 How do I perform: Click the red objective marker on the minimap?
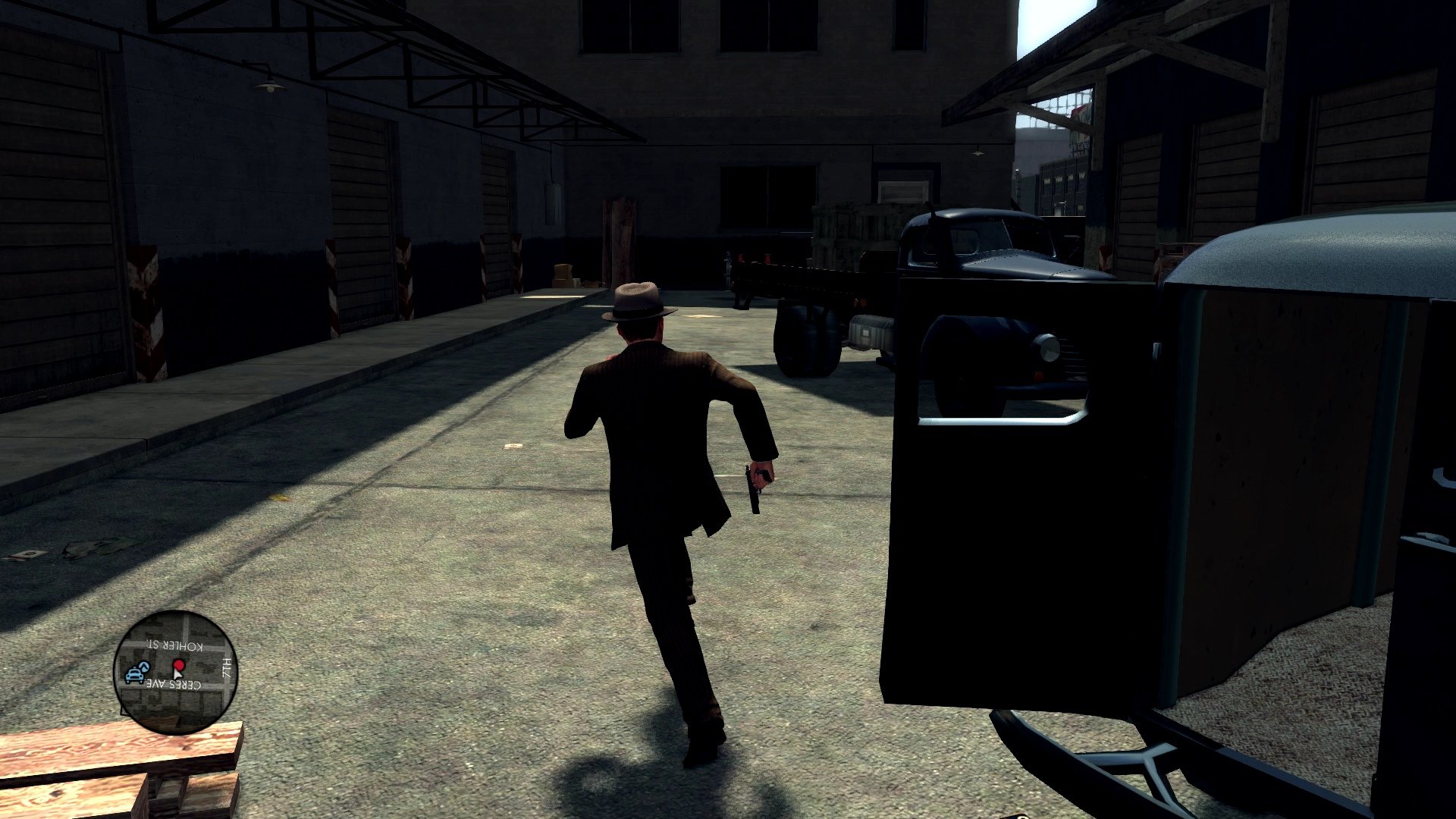180,665
